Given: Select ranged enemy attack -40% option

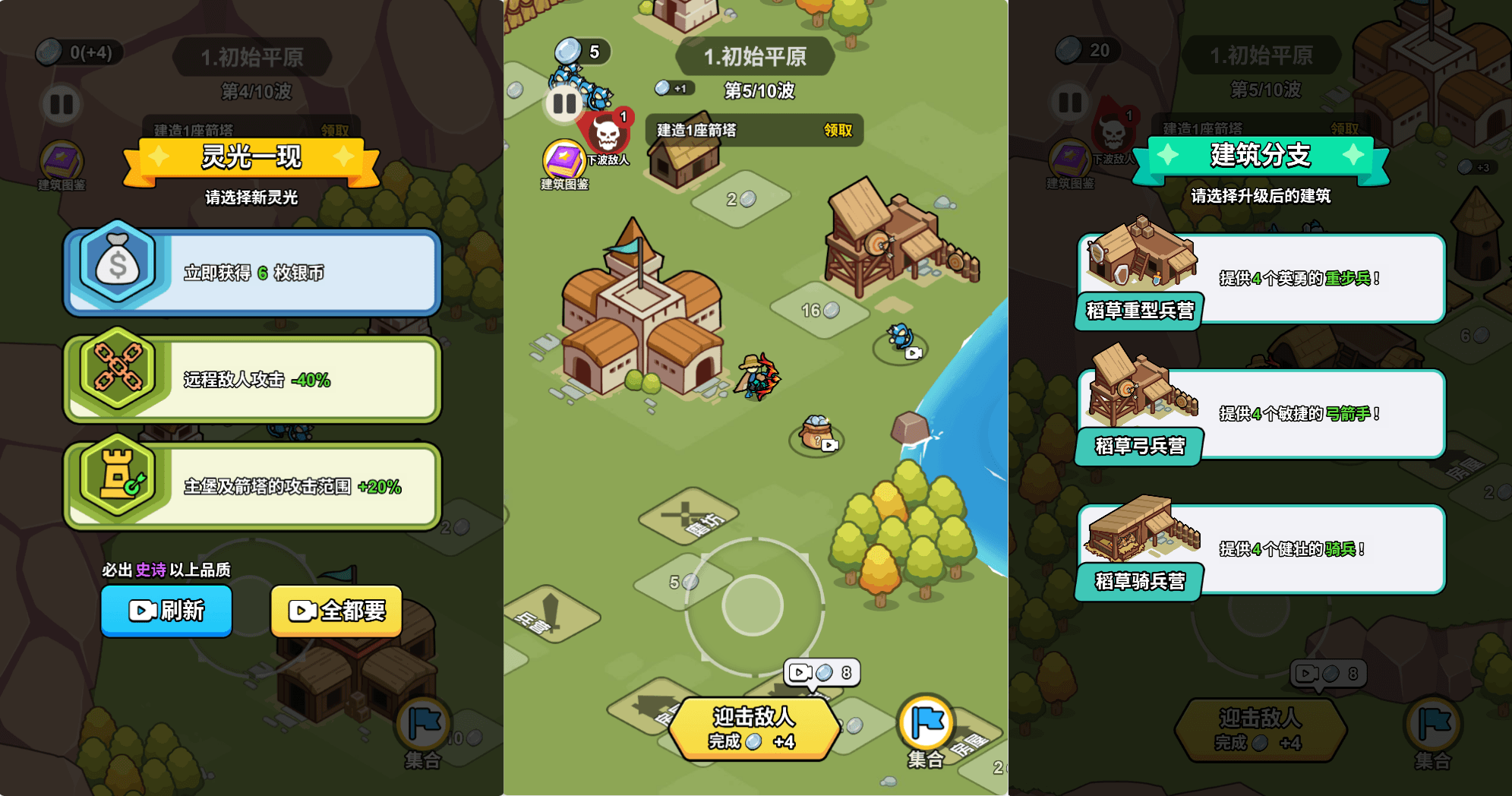Looking at the screenshot, I should (253, 379).
